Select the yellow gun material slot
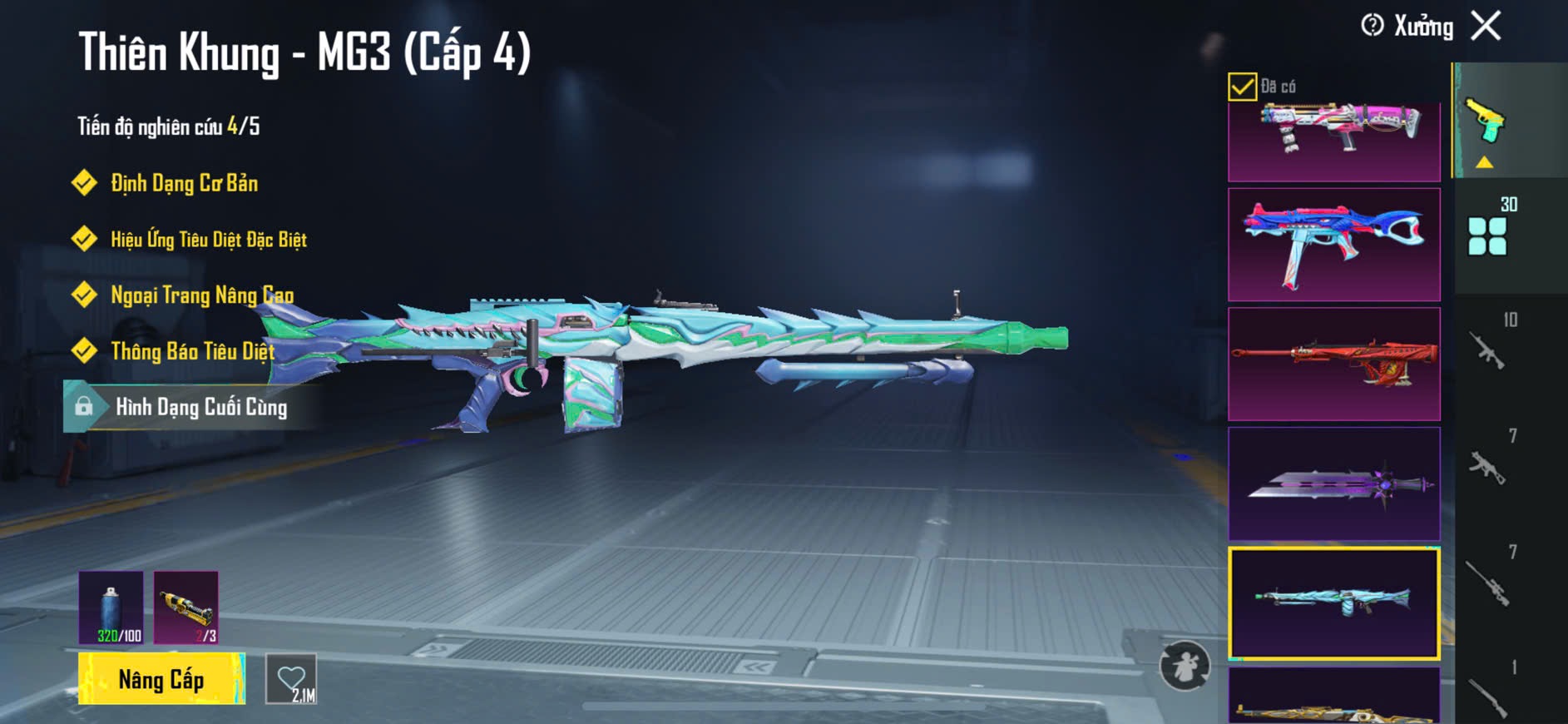This screenshot has height=724, width=1568. [186, 607]
